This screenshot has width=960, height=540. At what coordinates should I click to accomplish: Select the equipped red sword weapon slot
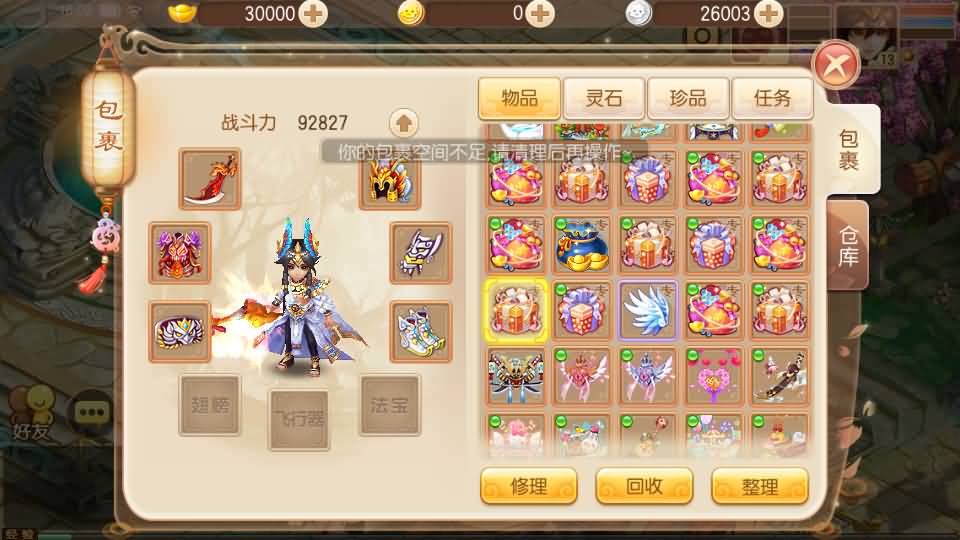[x=211, y=178]
